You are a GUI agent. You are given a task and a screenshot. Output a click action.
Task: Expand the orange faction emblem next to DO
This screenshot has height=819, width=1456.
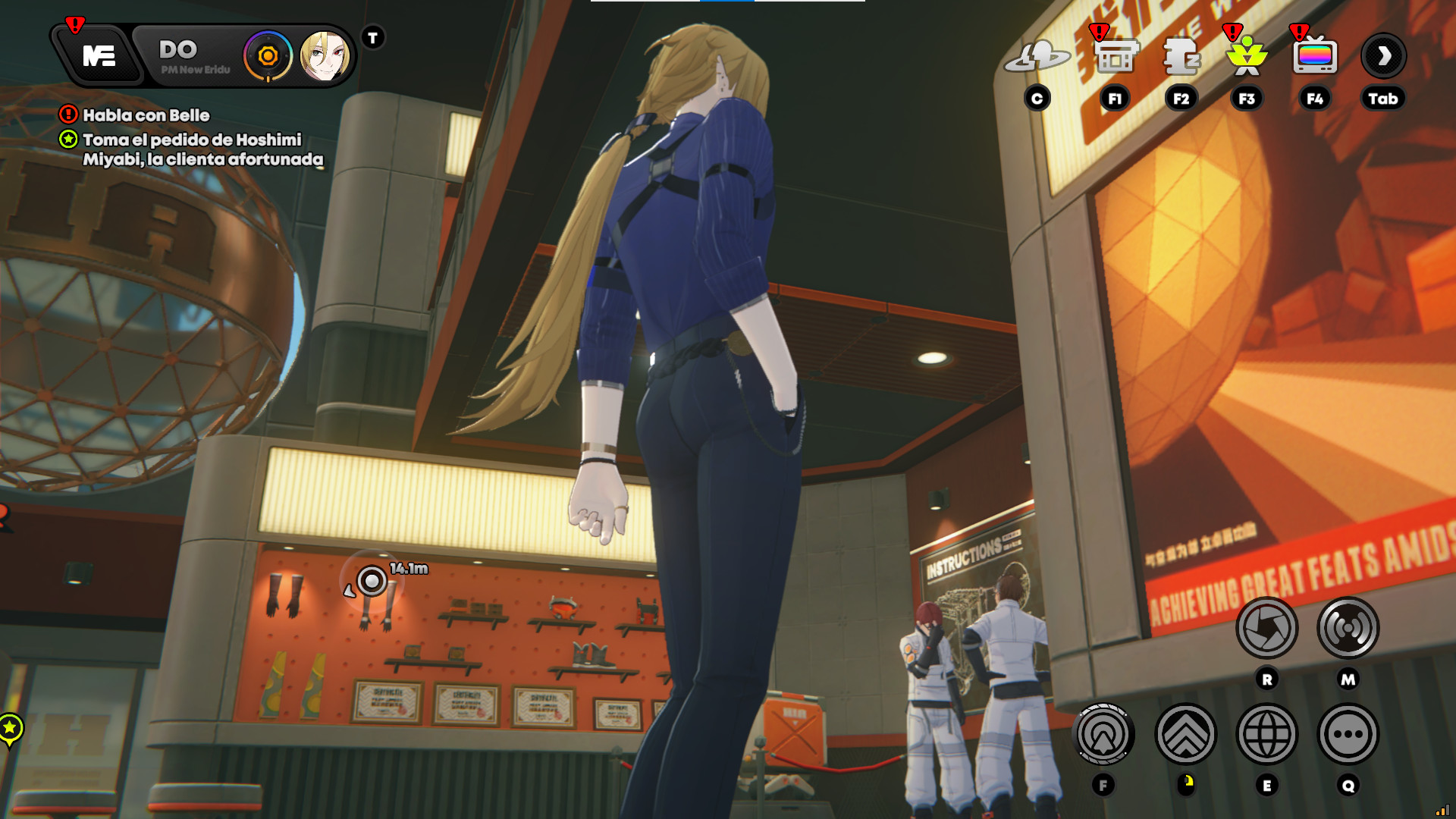tap(267, 55)
